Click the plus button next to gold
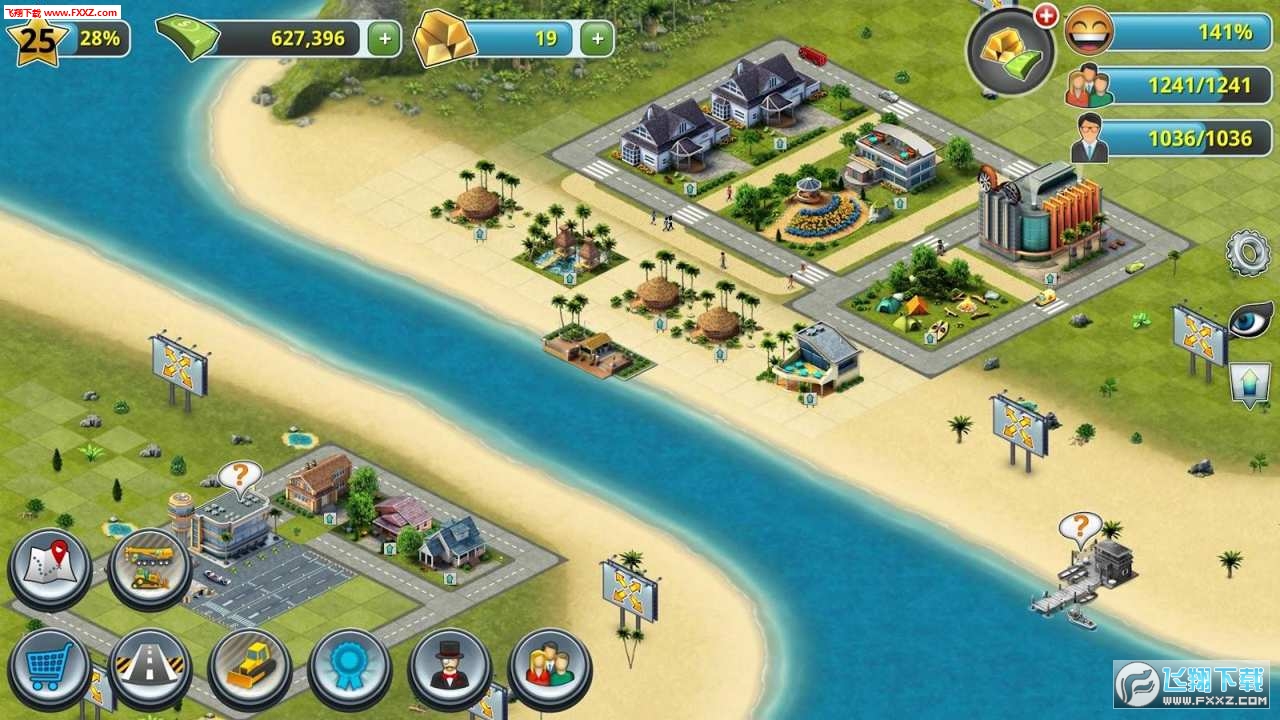This screenshot has height=720, width=1280. point(596,39)
